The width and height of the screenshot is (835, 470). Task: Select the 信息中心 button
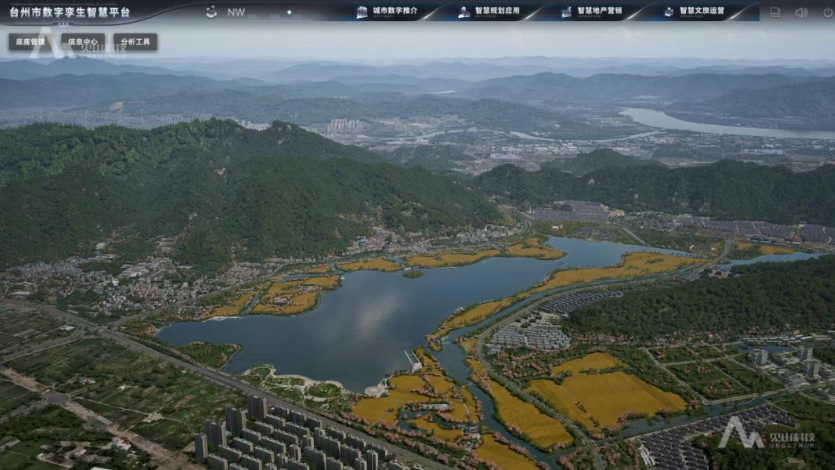click(83, 42)
